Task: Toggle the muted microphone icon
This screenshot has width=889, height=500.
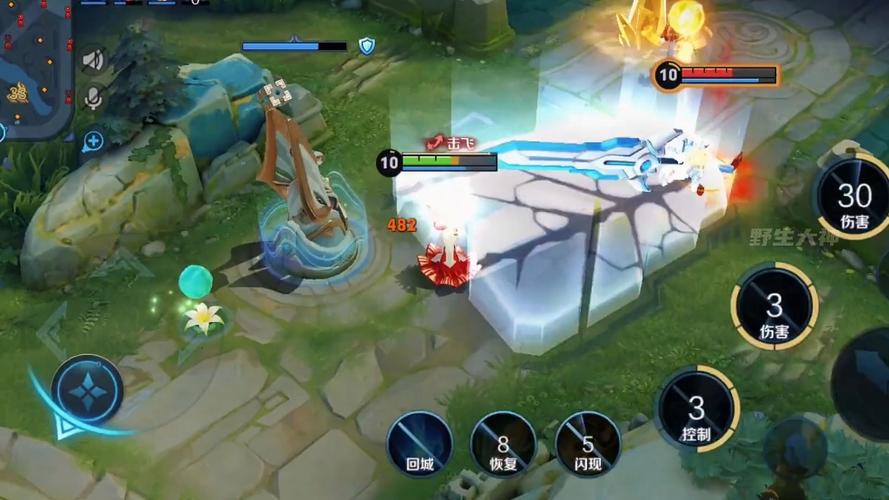Action: coord(93,98)
